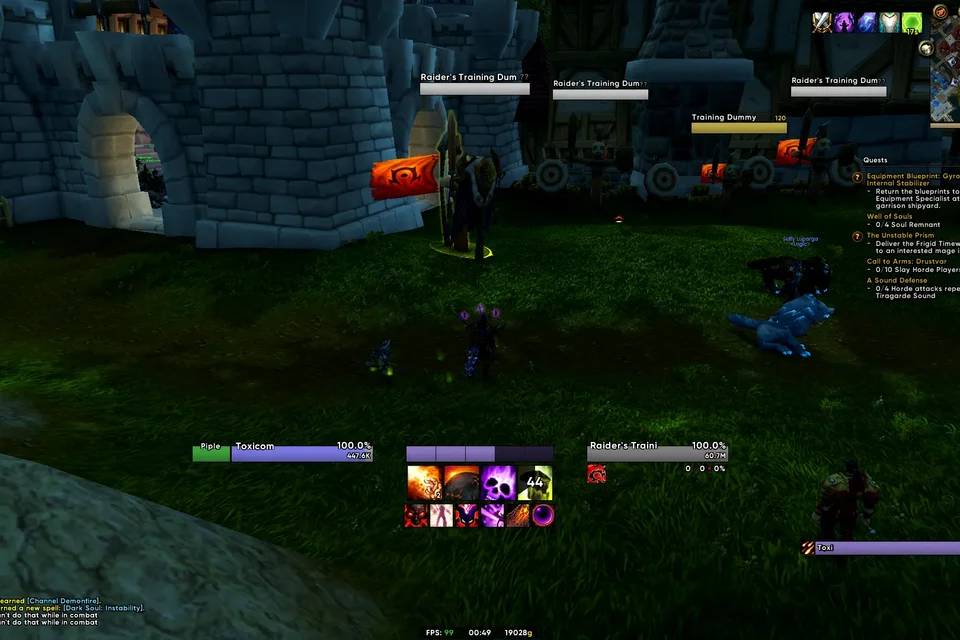Cast the purple void orb spell

(x=543, y=515)
